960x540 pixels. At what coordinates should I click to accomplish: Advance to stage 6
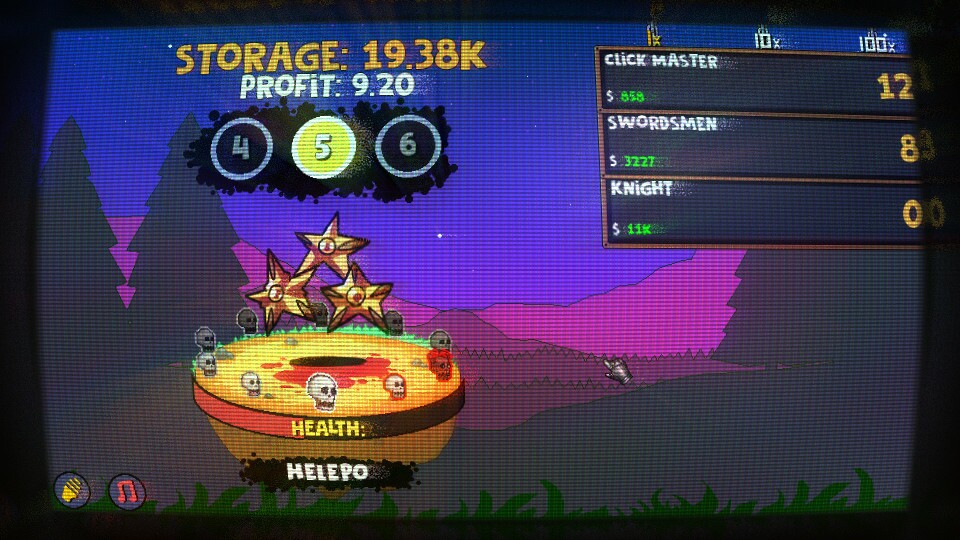[x=407, y=146]
